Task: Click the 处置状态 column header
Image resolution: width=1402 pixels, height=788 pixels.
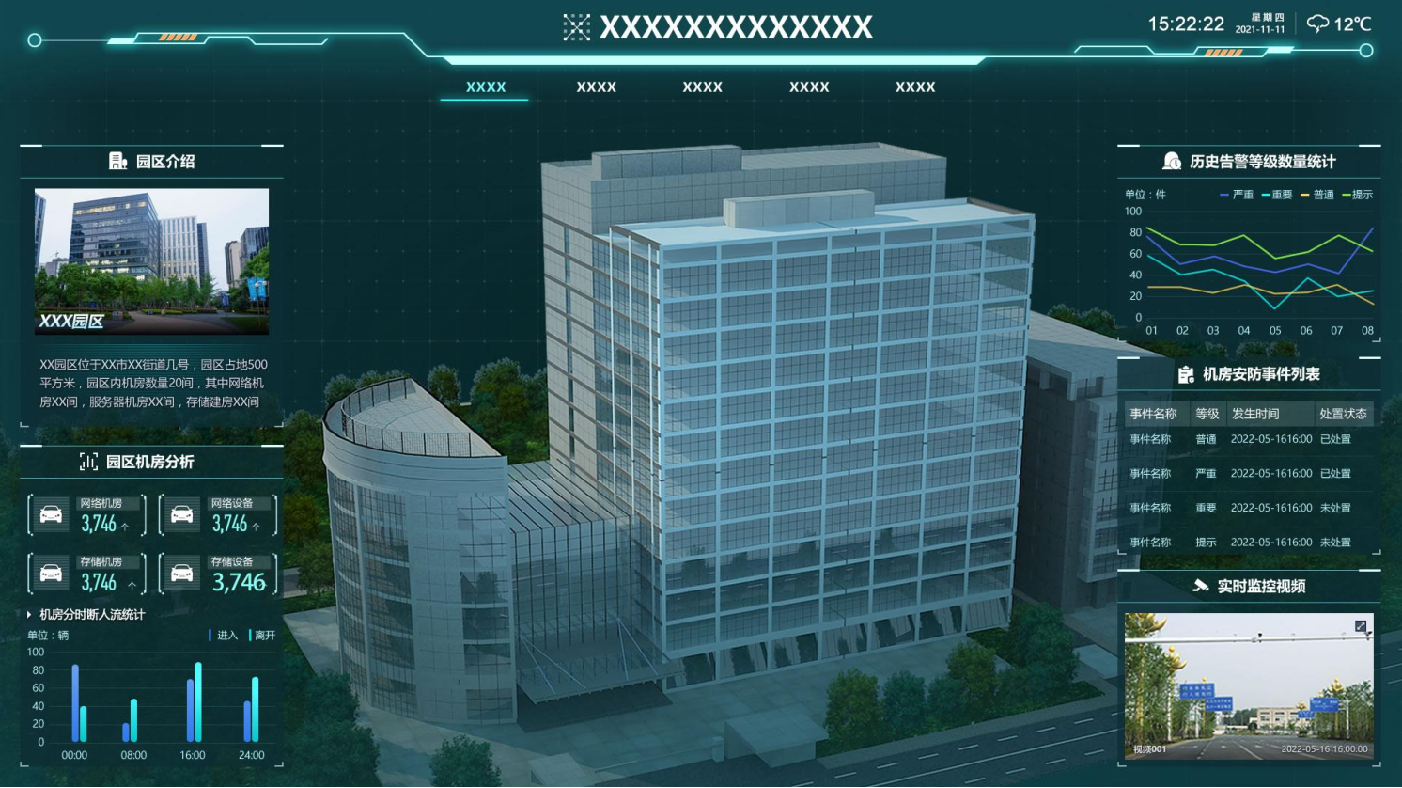Action: (x=1342, y=413)
